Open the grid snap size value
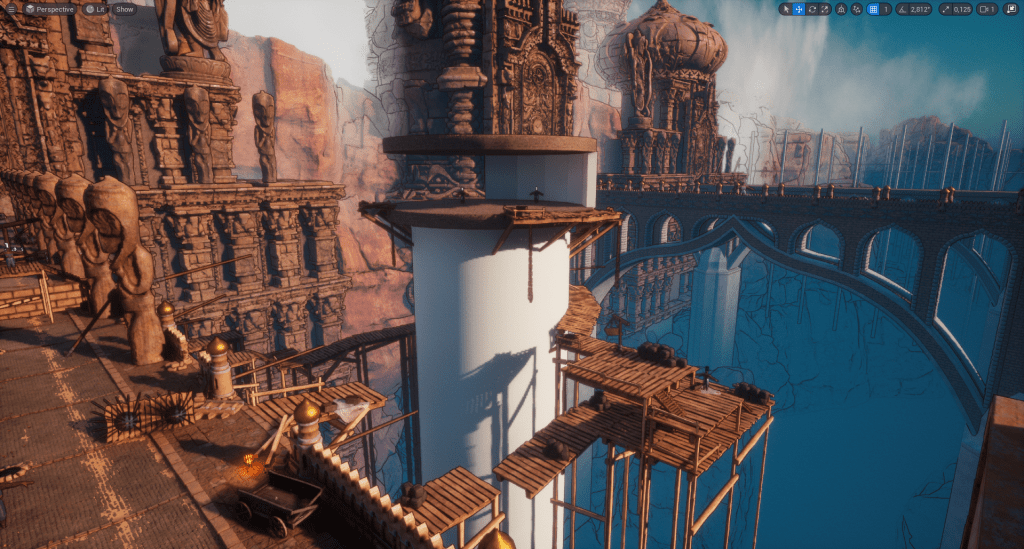1024x549 pixels. tap(886, 9)
